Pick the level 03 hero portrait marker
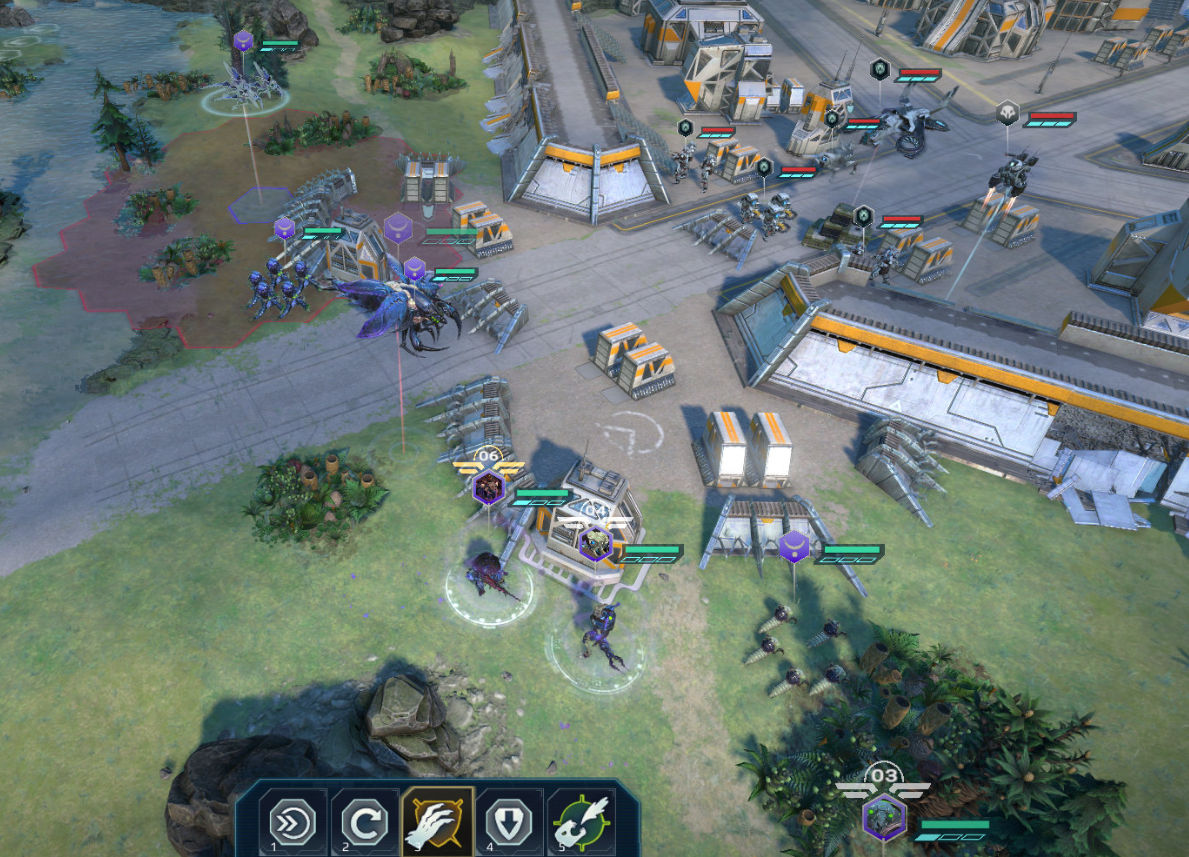 pyautogui.click(x=884, y=817)
